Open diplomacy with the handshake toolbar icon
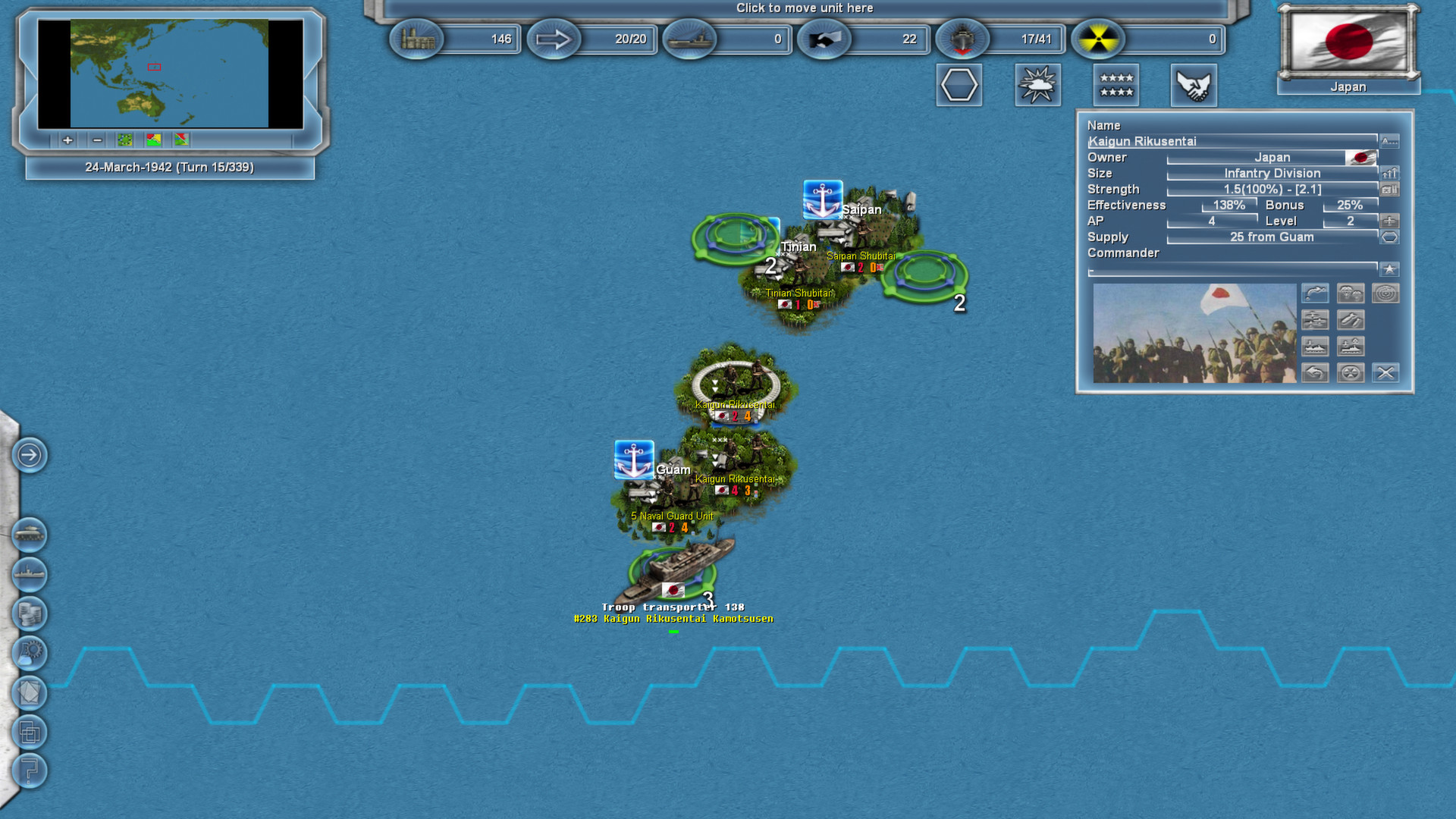This screenshot has height=819, width=1456. tap(1194, 85)
